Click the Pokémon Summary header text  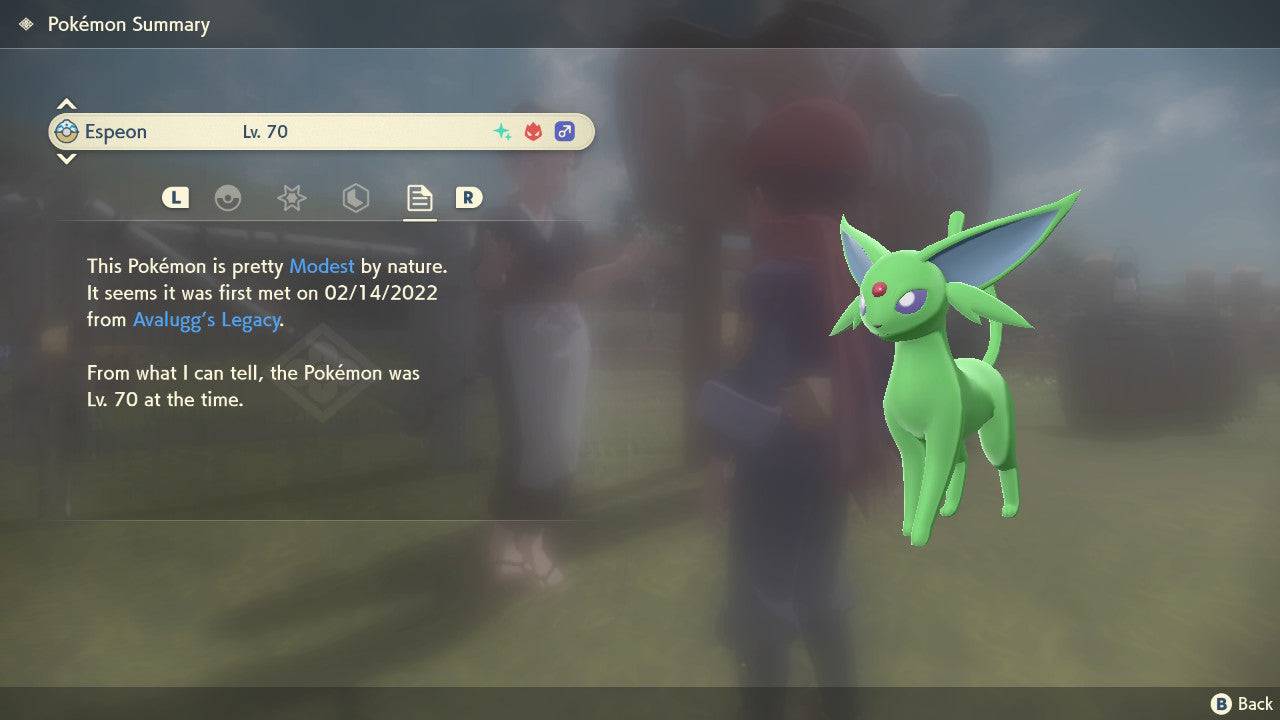pyautogui.click(x=128, y=24)
